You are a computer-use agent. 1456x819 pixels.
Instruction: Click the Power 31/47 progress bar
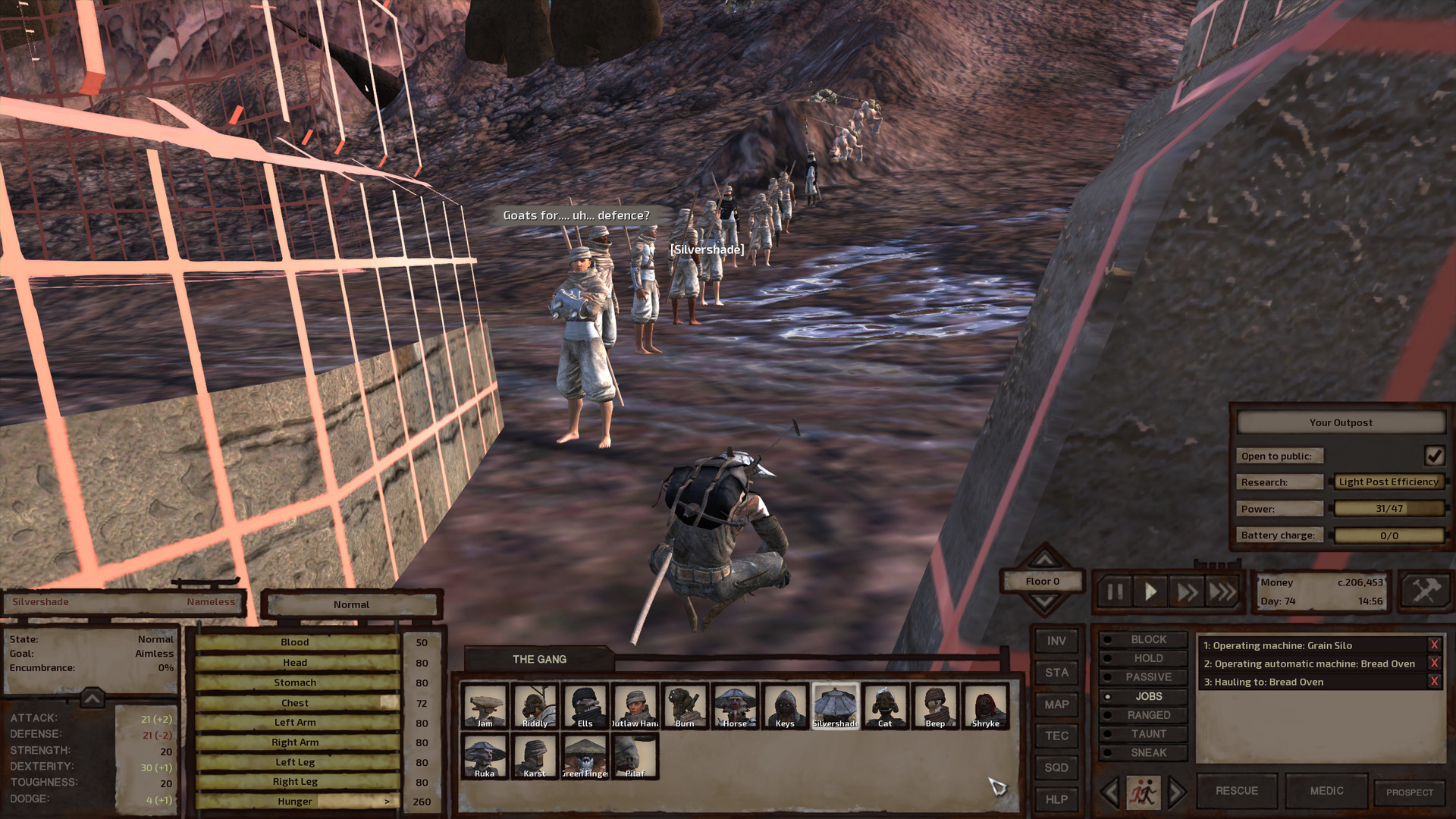(1389, 508)
